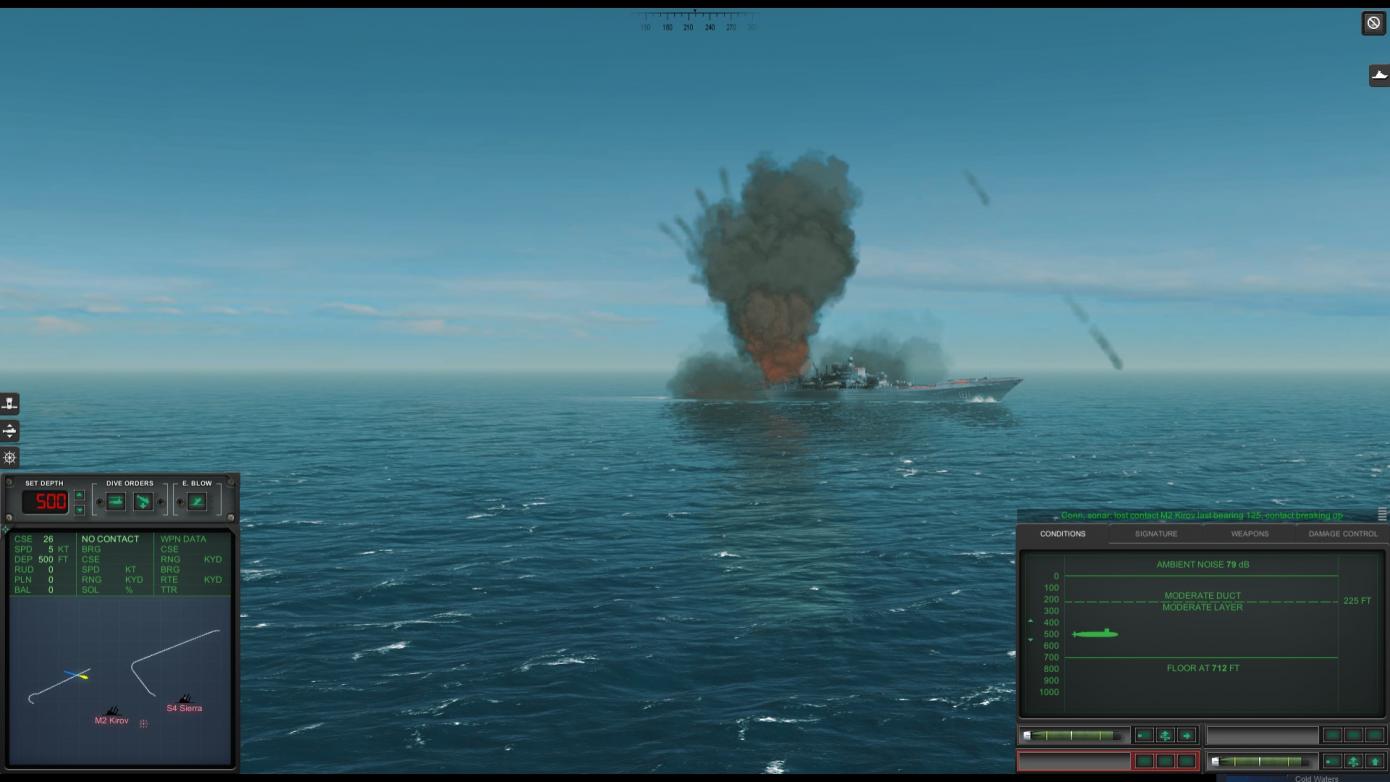Activate the Emergency Blow button
Screen dimensions: 1390x782
[x=197, y=501]
